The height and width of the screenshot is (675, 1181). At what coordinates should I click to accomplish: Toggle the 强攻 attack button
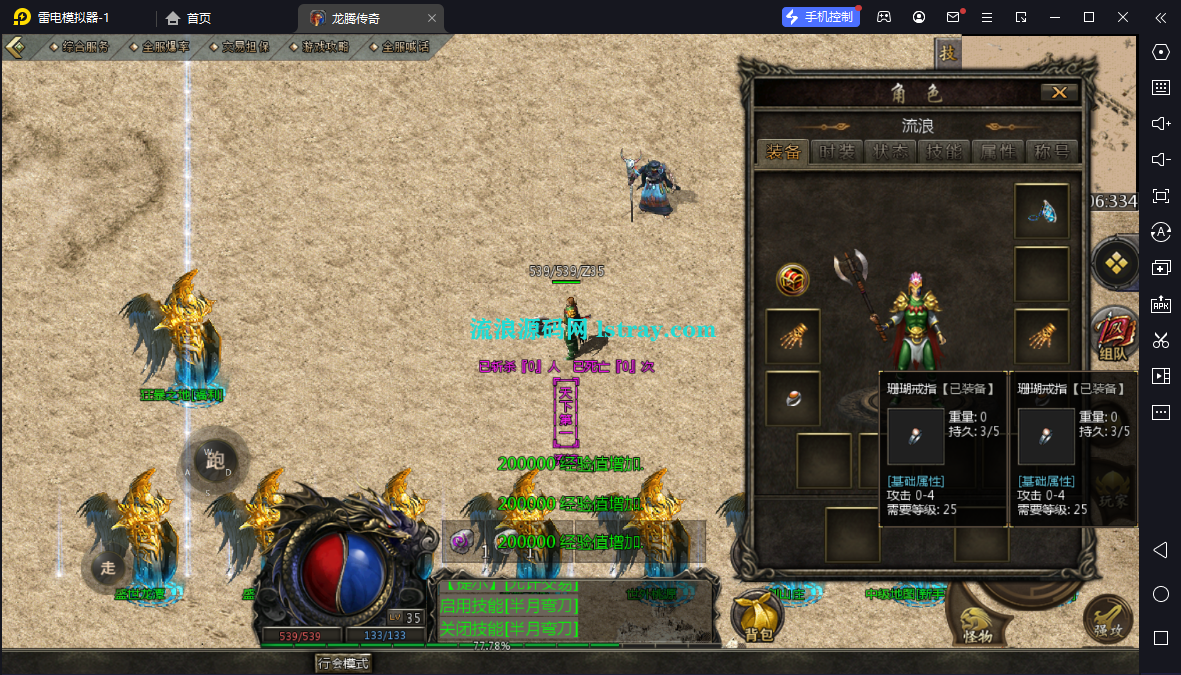[1107, 619]
